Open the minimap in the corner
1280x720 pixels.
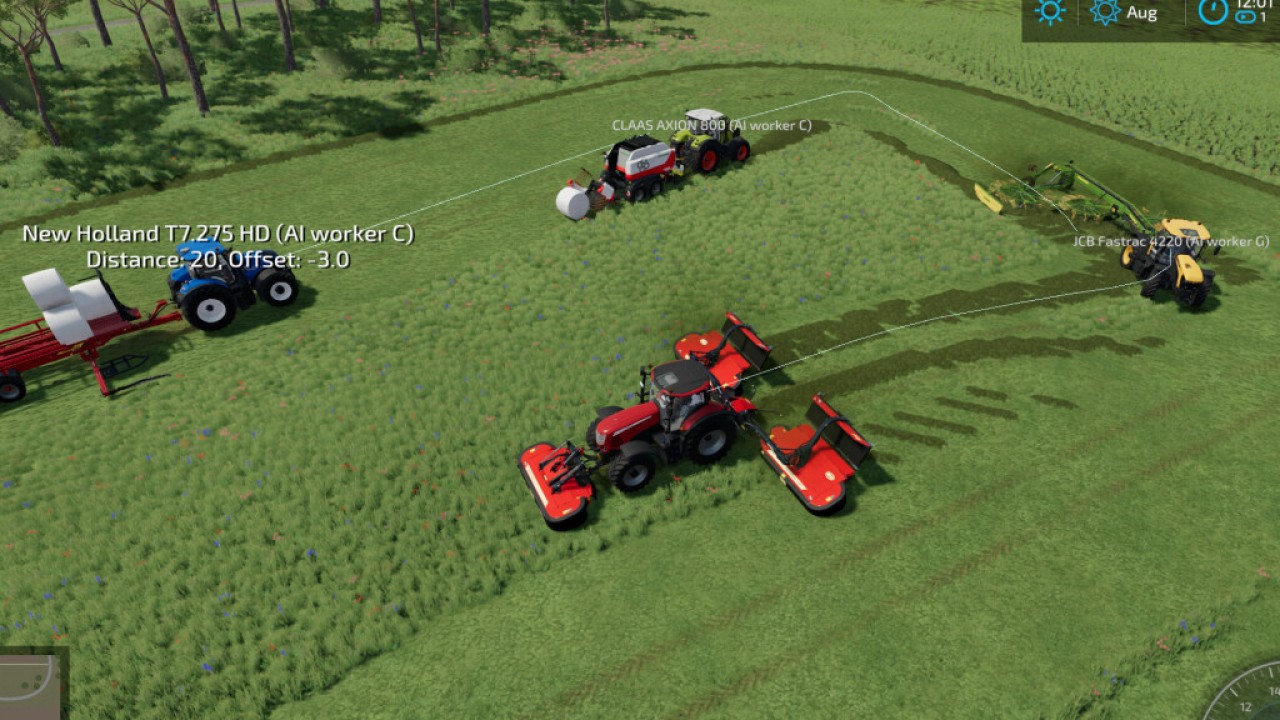click(30, 684)
